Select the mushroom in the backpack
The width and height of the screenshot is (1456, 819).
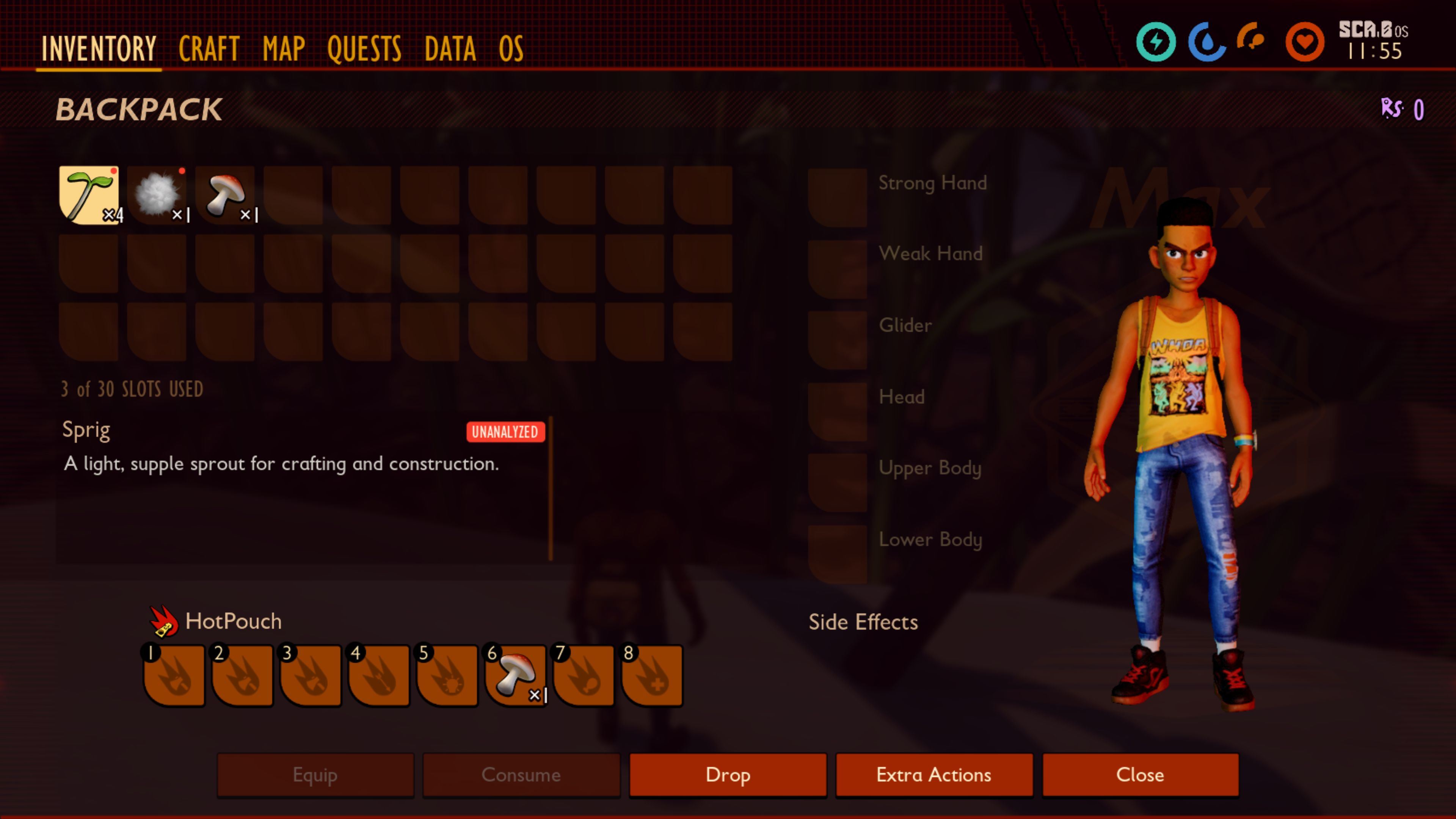point(225,195)
